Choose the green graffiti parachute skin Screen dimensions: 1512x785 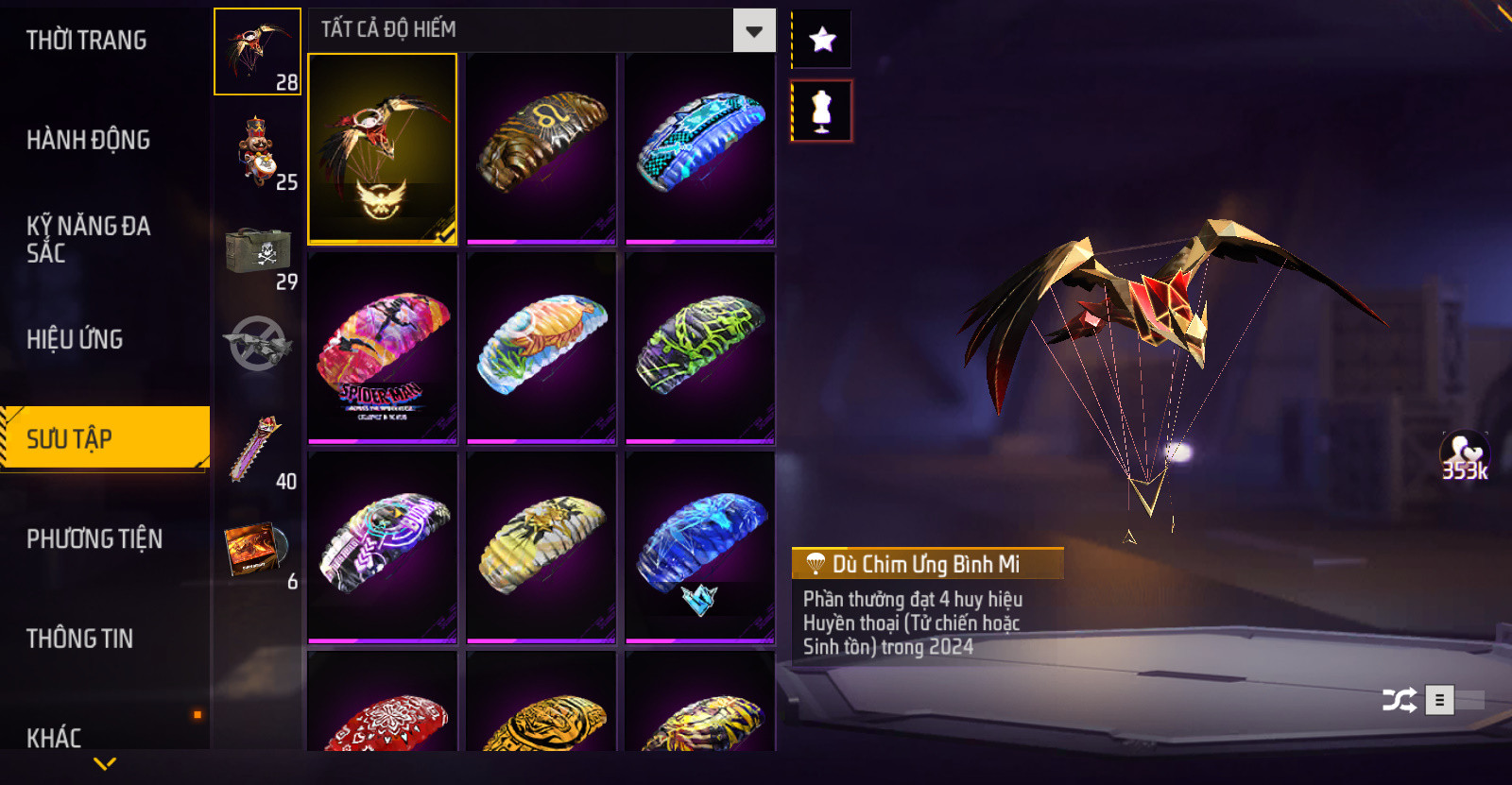(x=700, y=348)
